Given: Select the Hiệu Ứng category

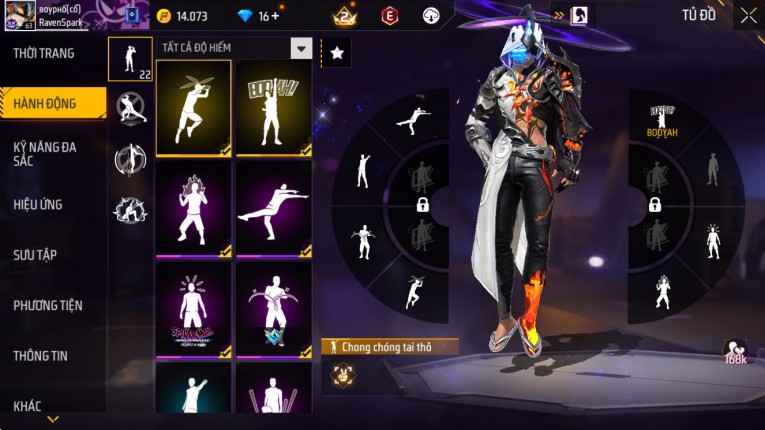Looking at the screenshot, I should tap(38, 204).
